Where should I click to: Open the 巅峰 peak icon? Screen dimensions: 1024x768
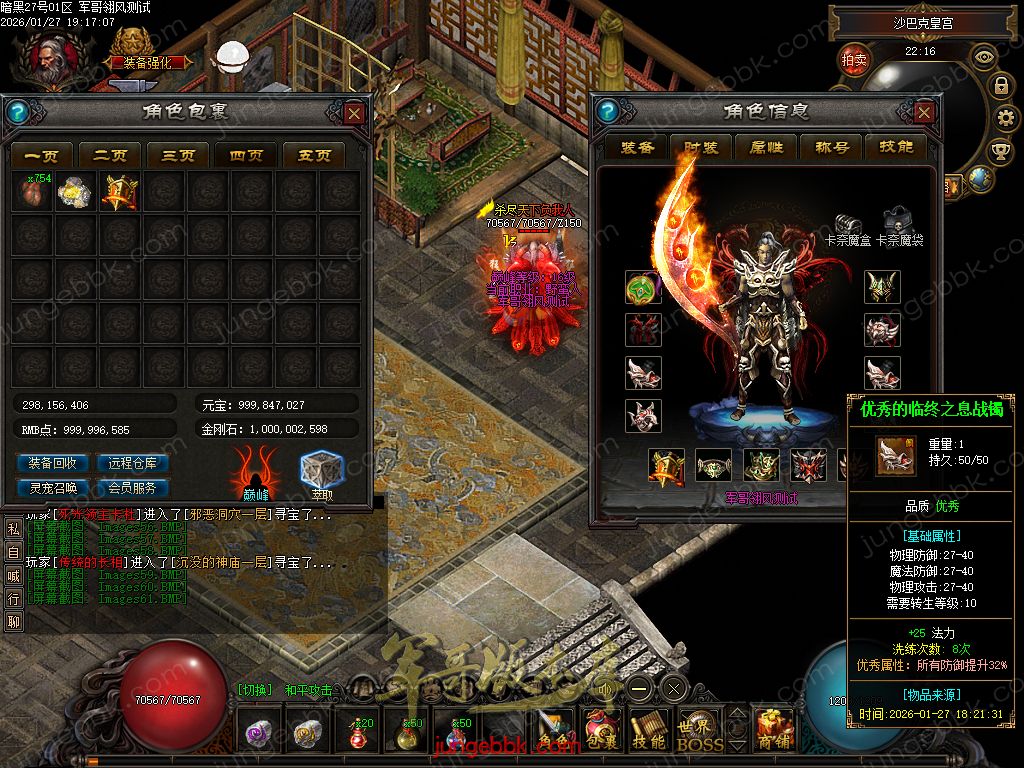[x=256, y=472]
